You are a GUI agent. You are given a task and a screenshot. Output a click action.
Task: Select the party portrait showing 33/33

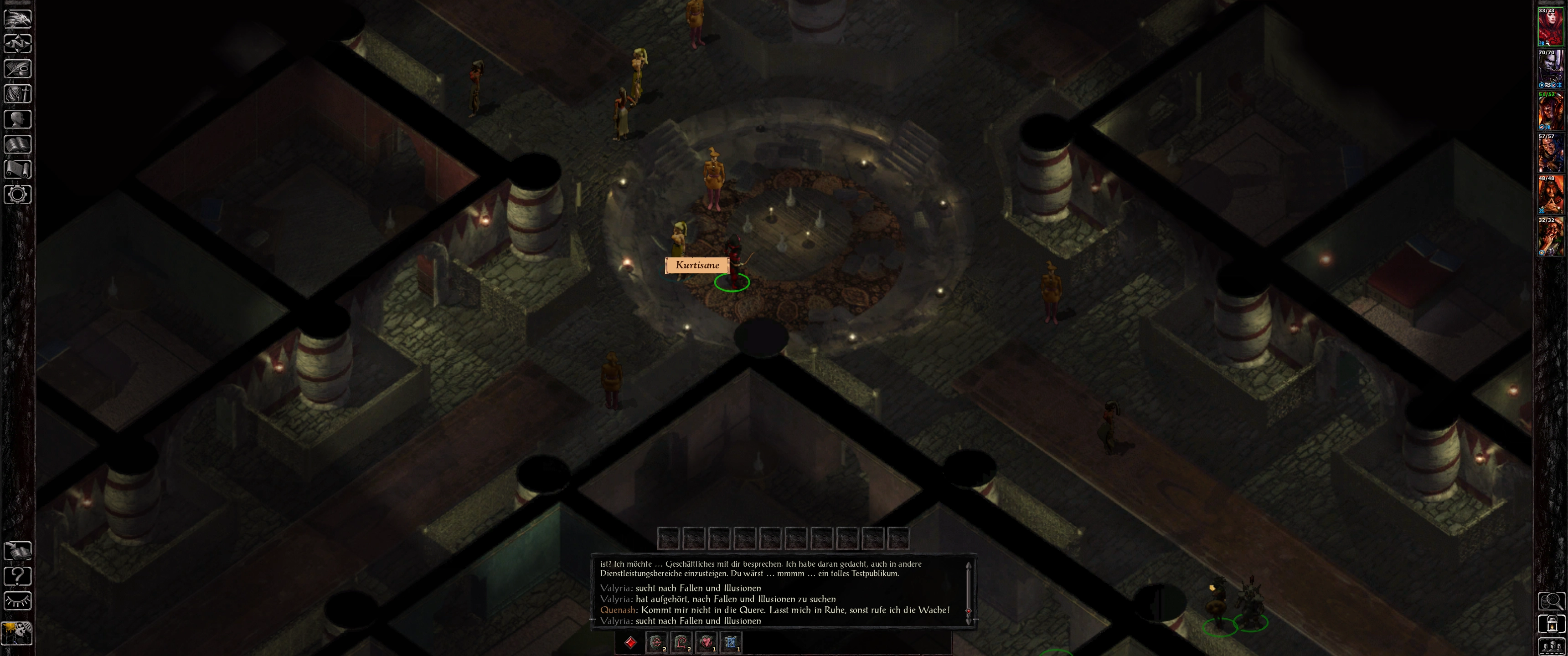[x=1550, y=27]
